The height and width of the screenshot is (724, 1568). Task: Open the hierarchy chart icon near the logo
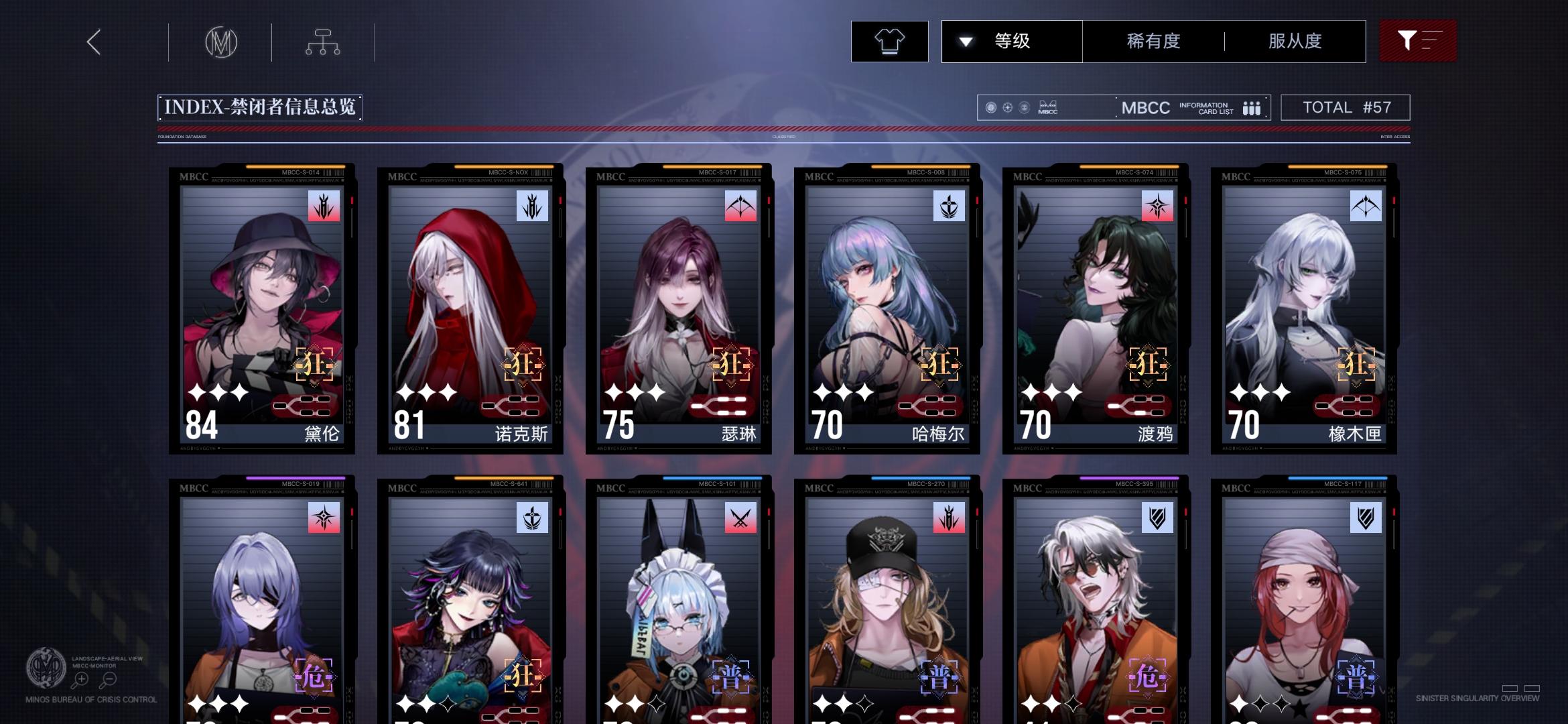click(323, 42)
